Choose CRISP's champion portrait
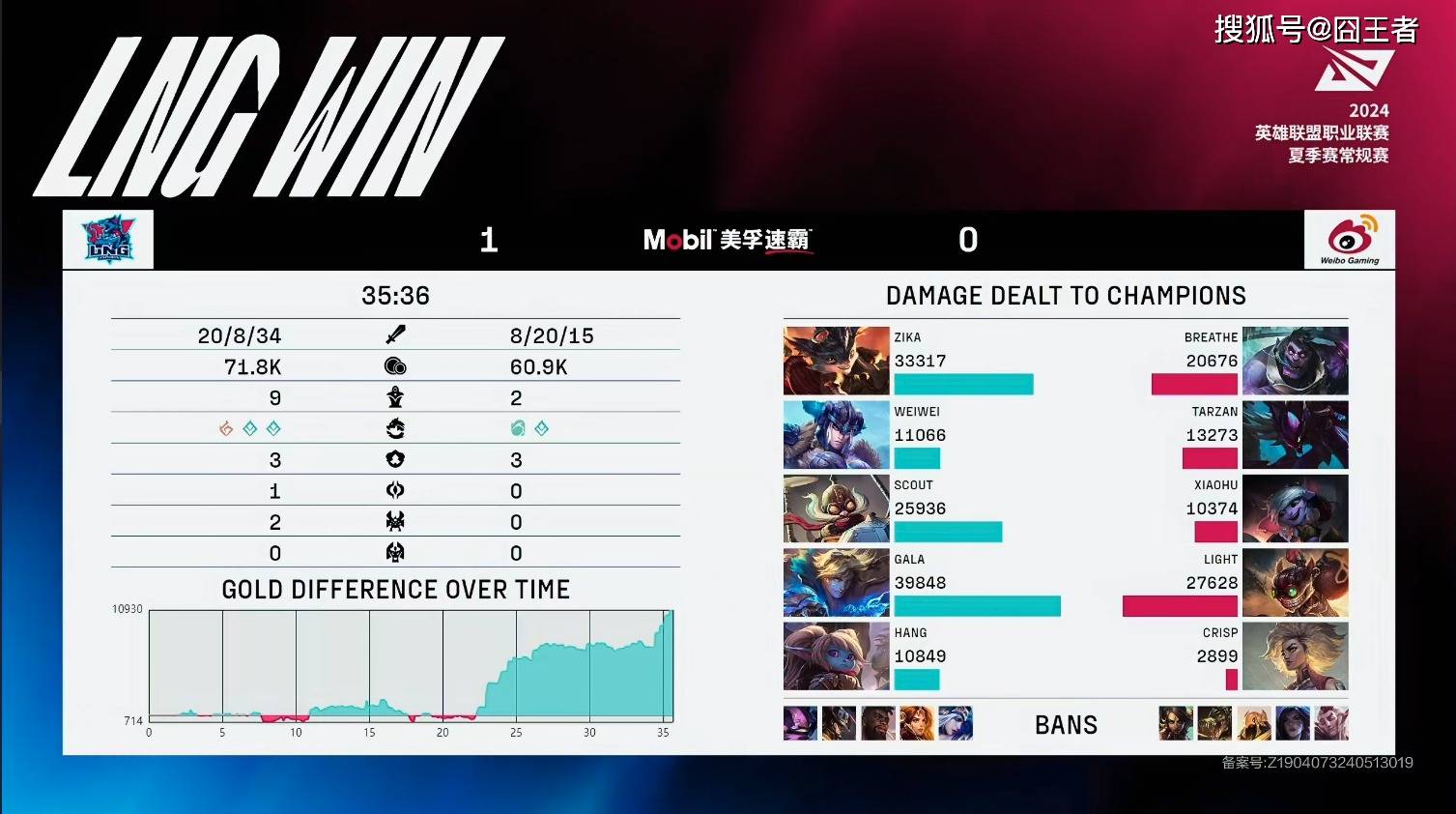 (1295, 656)
